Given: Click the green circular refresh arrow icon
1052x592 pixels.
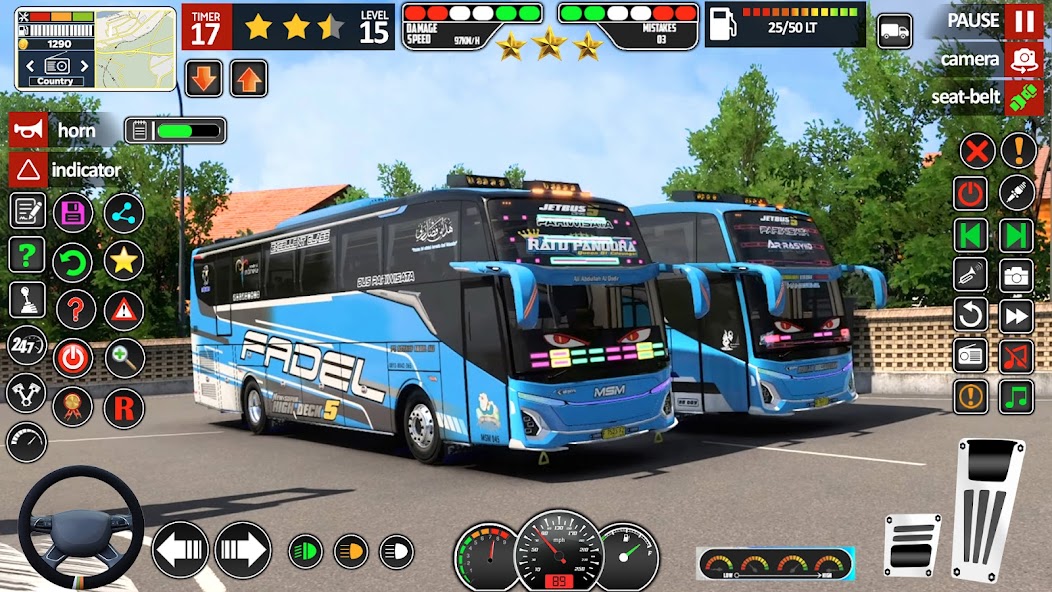Looking at the screenshot, I should coord(73,262).
